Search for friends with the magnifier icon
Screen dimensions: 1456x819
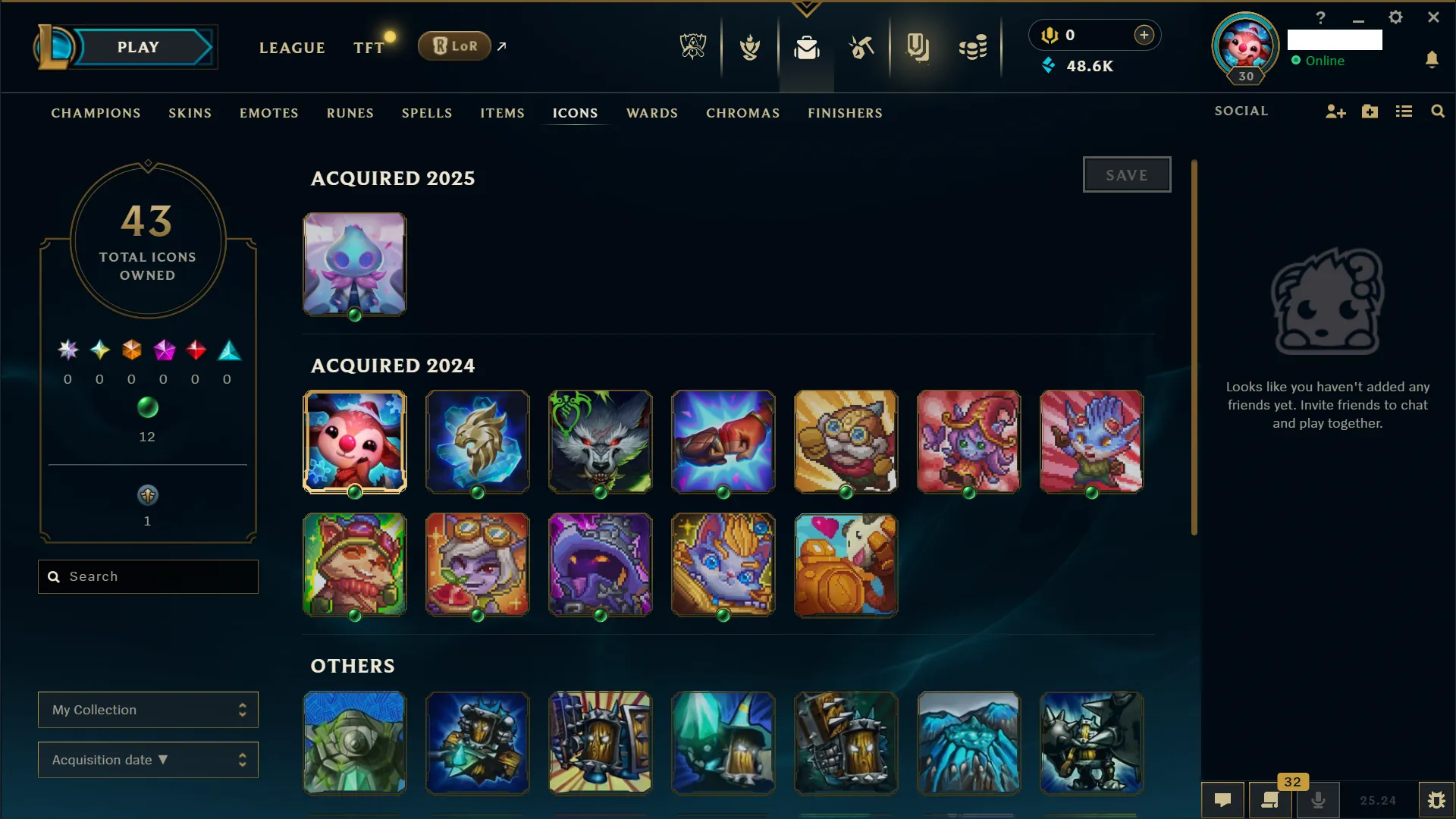pyautogui.click(x=1438, y=111)
